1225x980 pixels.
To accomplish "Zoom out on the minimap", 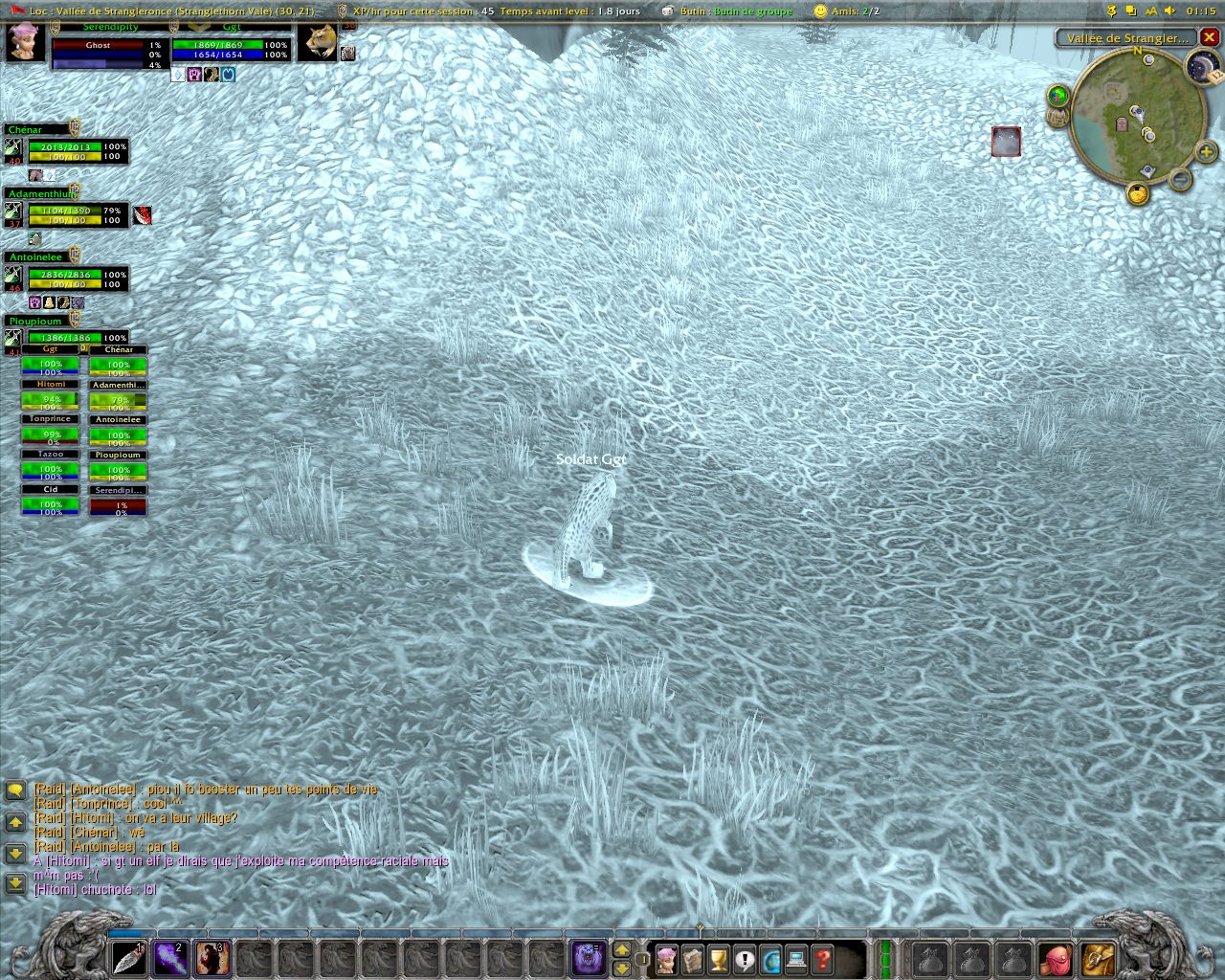I will [1181, 179].
